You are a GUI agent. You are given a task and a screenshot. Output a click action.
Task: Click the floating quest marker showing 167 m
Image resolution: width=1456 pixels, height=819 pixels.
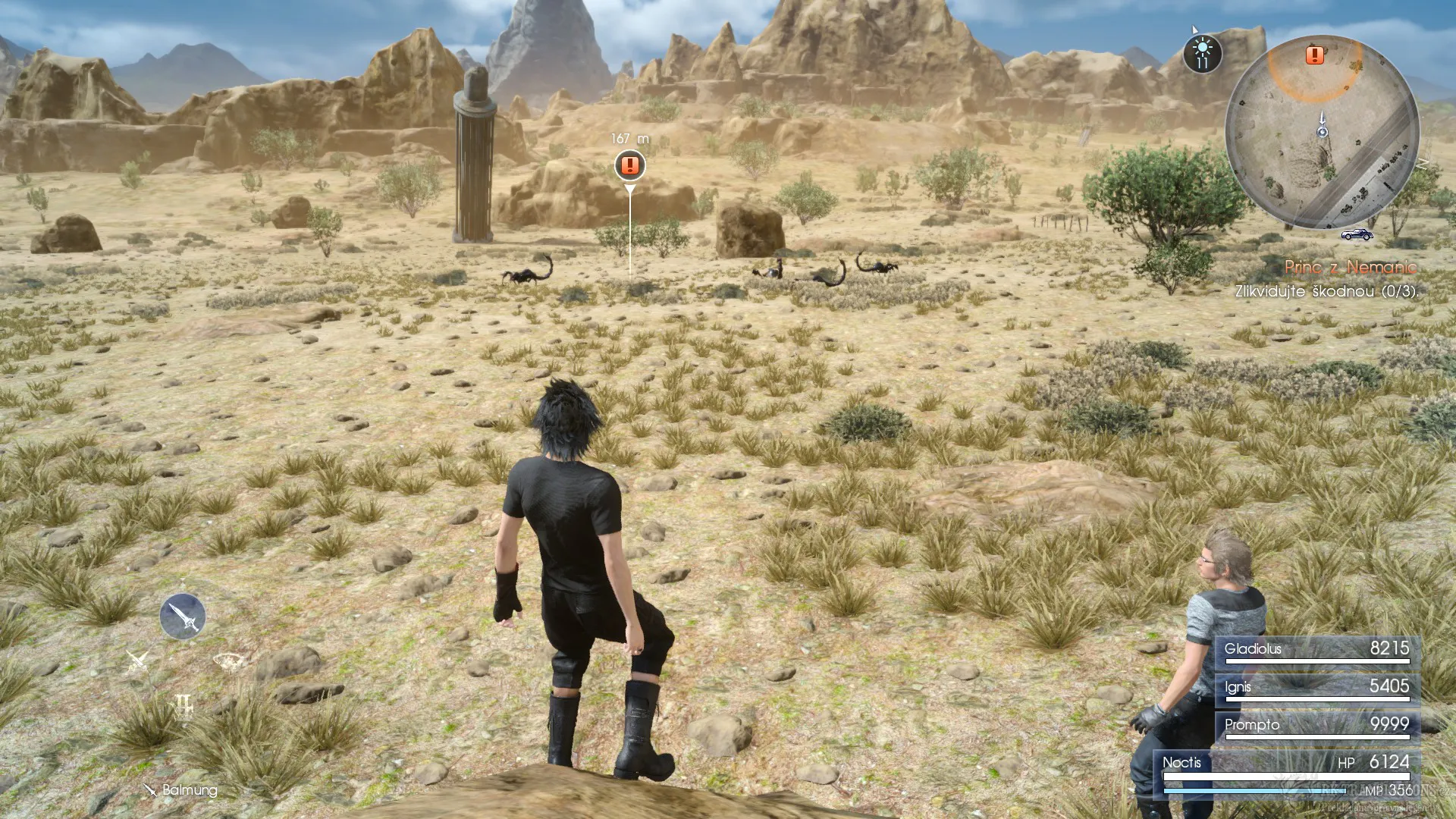click(x=628, y=164)
